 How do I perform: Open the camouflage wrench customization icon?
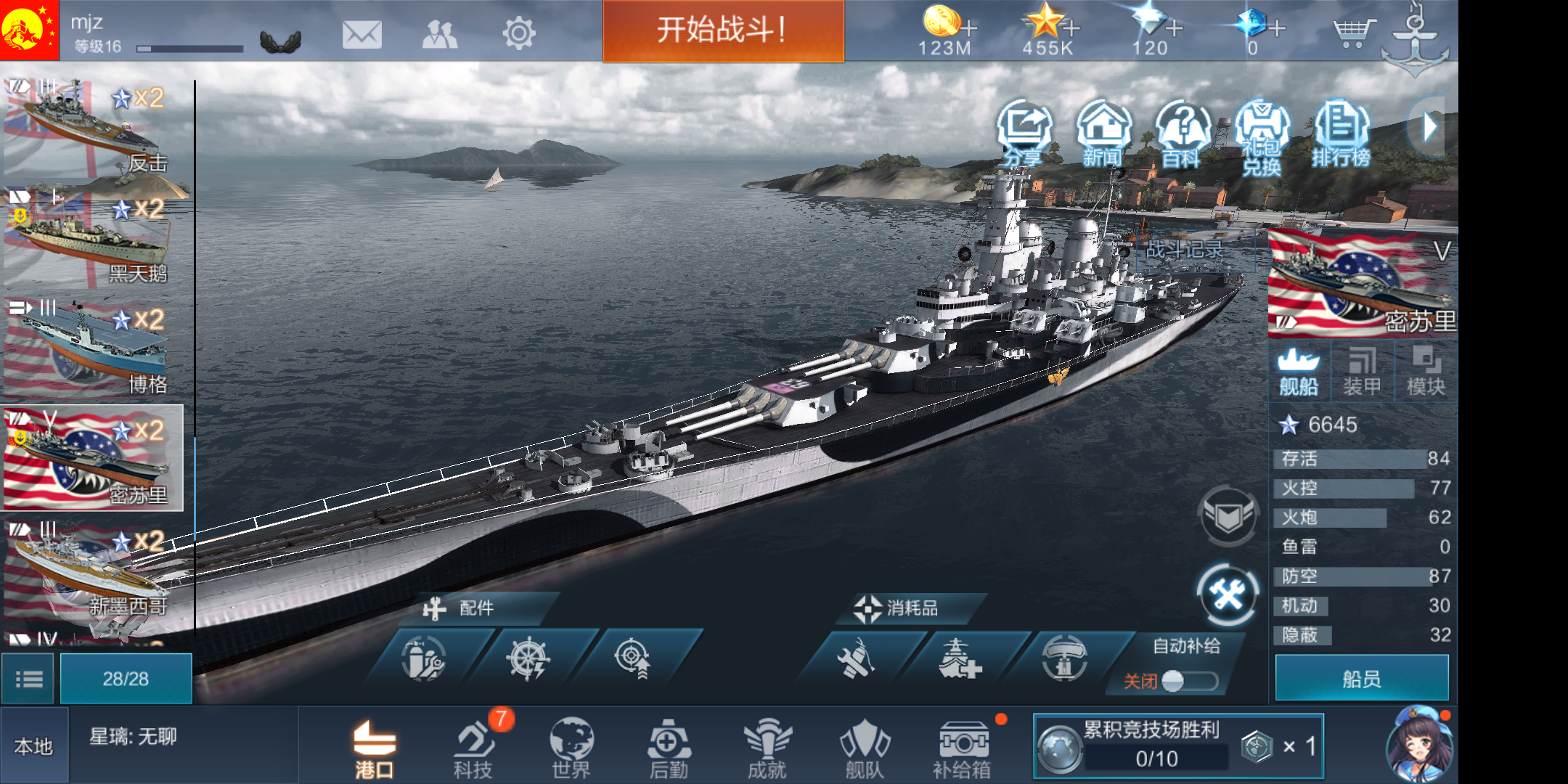[1227, 593]
